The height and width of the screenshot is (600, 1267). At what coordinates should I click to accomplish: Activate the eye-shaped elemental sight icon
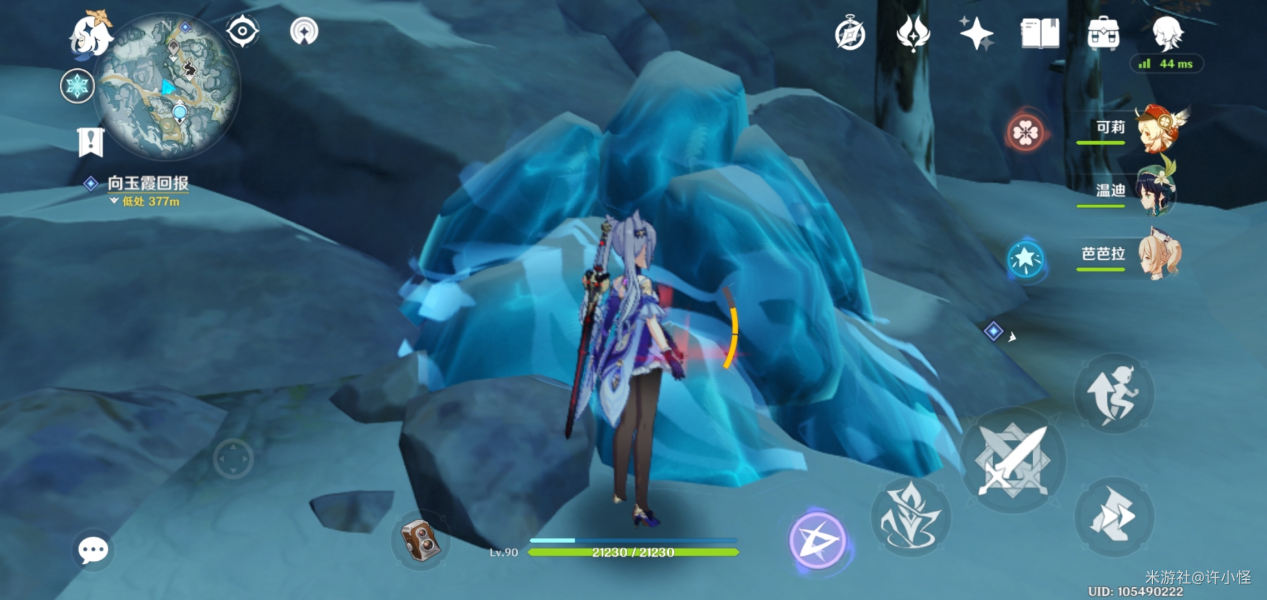point(243,31)
